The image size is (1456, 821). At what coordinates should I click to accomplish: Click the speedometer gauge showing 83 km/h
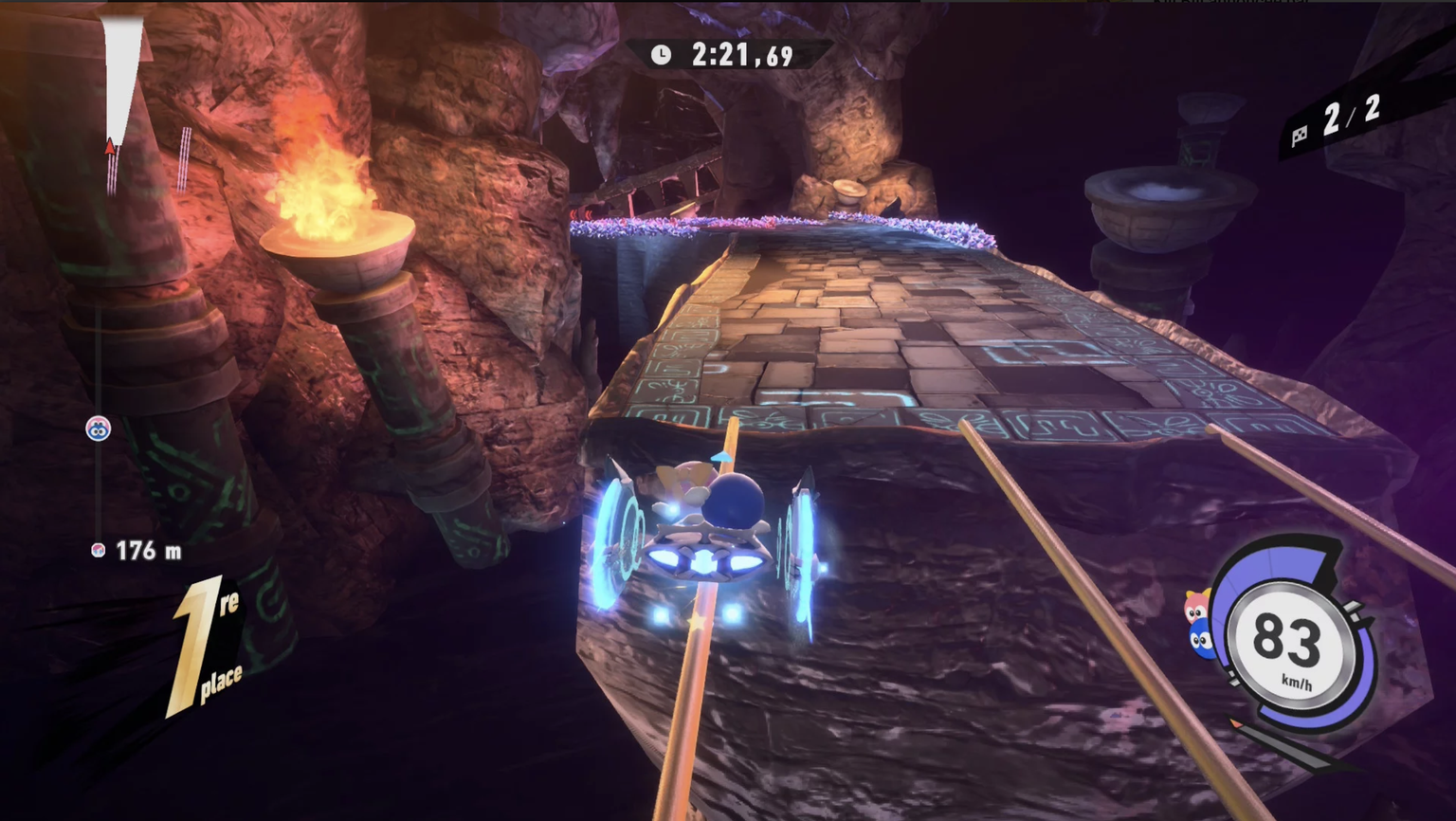[x=1291, y=647]
